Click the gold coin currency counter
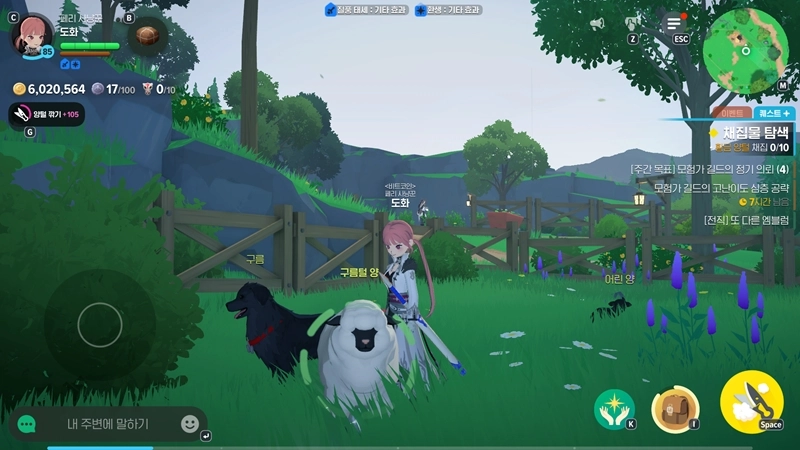Screen dimensions: 800x450 click(x=48, y=89)
